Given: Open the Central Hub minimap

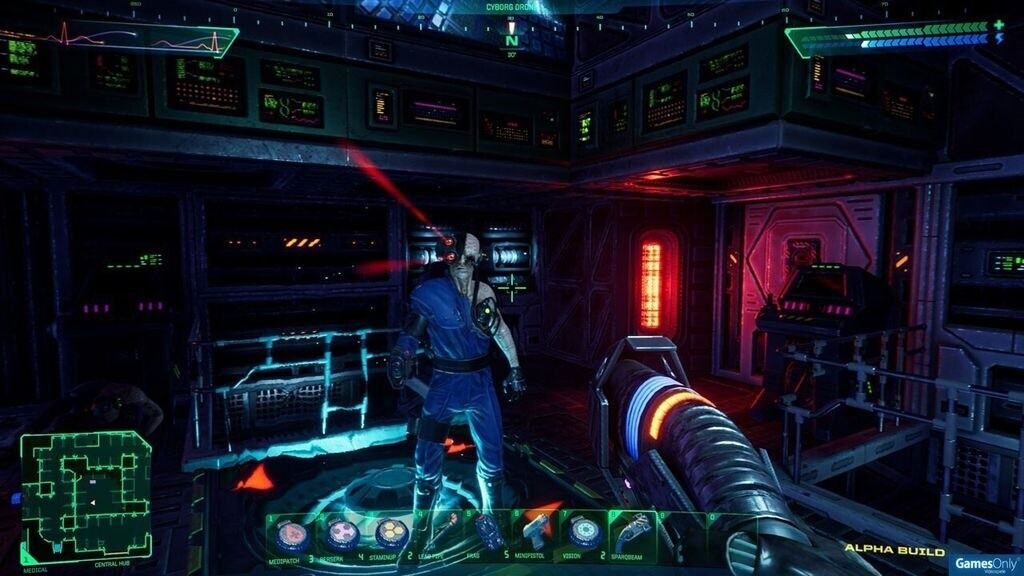Looking at the screenshot, I should pyautogui.click(x=86, y=497).
